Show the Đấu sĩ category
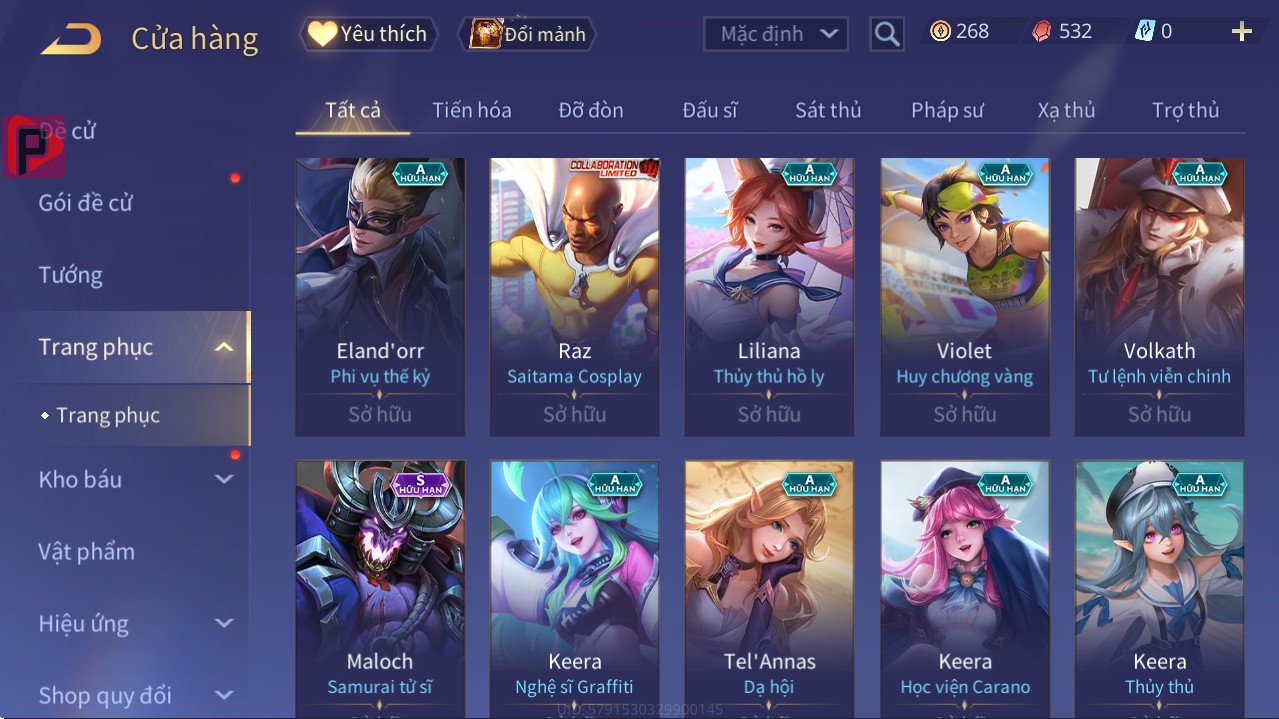Image resolution: width=1279 pixels, height=719 pixels. (709, 110)
